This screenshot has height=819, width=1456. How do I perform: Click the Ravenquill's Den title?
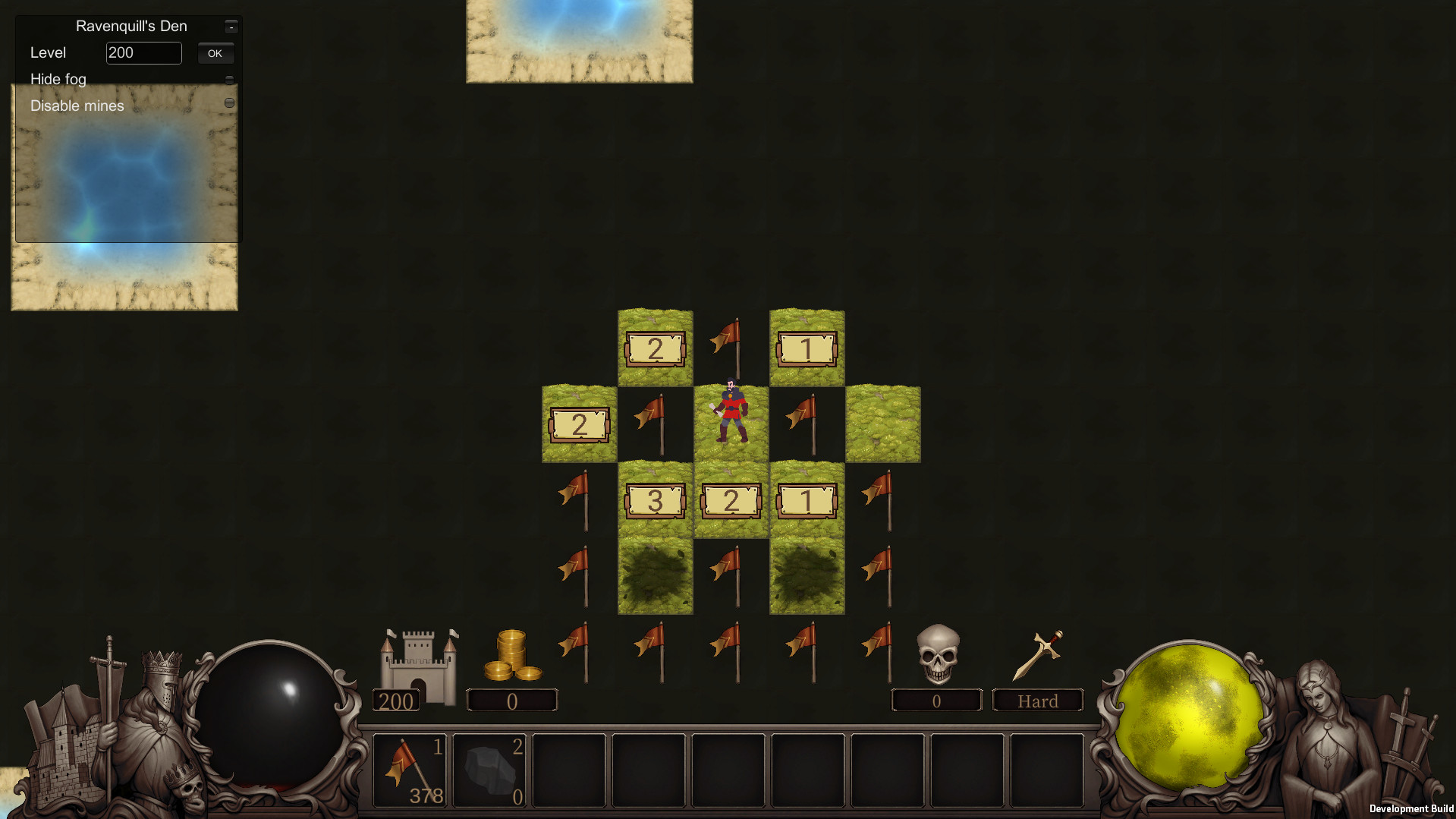click(x=130, y=25)
